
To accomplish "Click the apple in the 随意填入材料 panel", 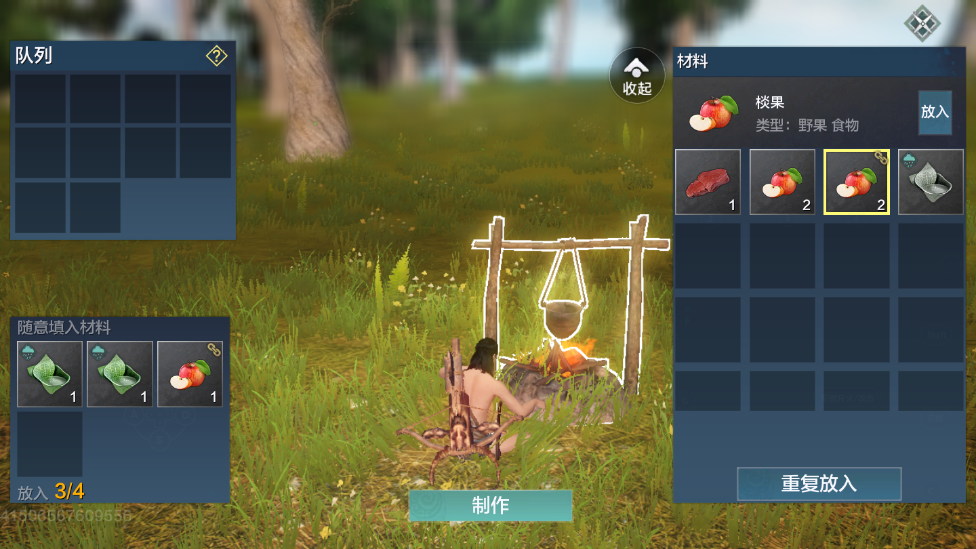I will coord(190,374).
